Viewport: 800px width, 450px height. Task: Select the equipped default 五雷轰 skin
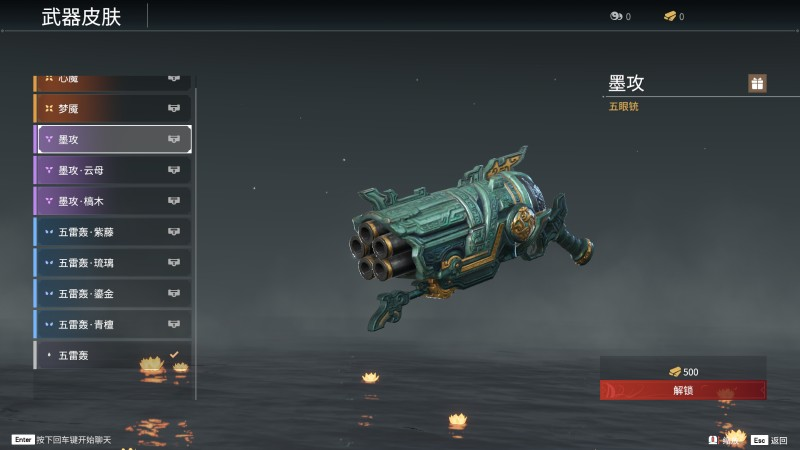[113, 355]
